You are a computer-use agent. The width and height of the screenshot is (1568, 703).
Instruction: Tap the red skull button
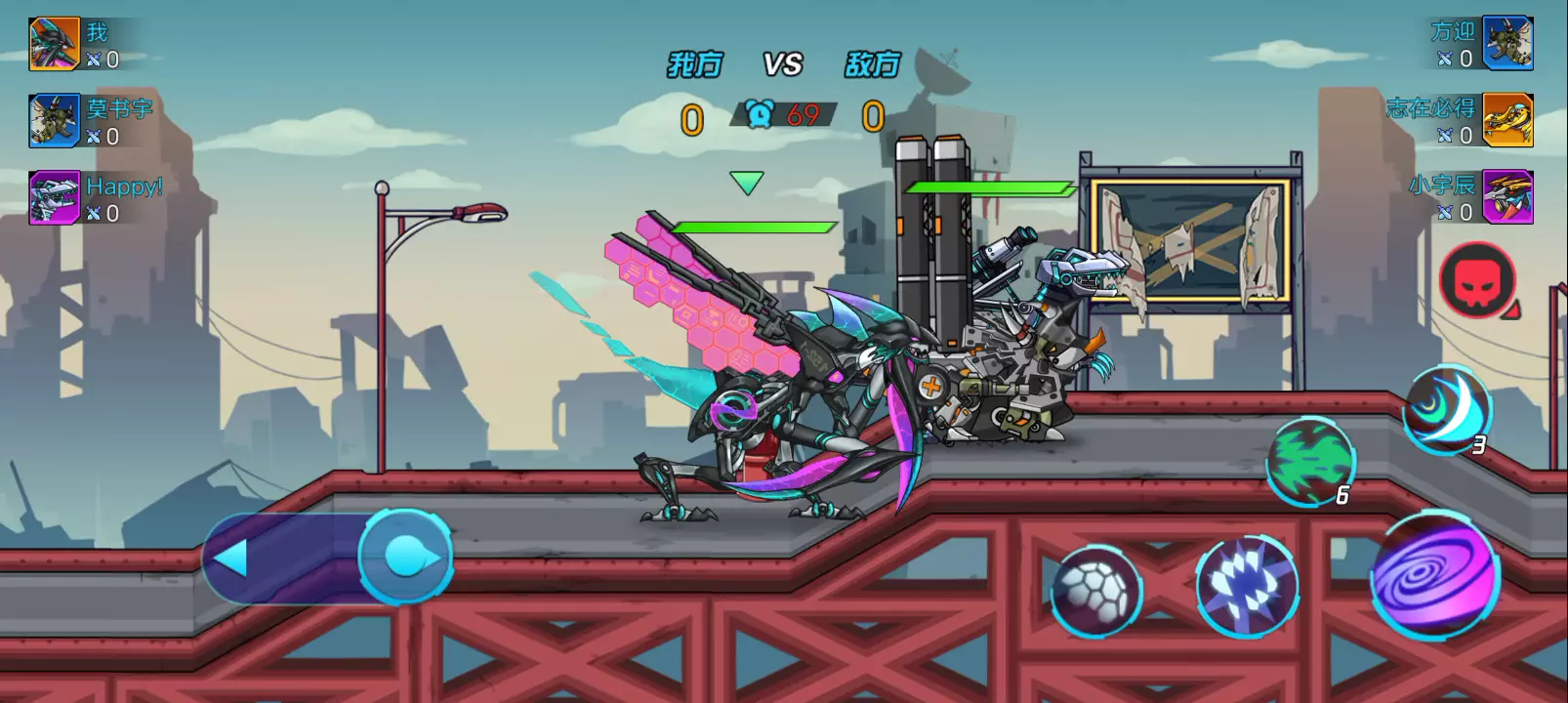1478,280
